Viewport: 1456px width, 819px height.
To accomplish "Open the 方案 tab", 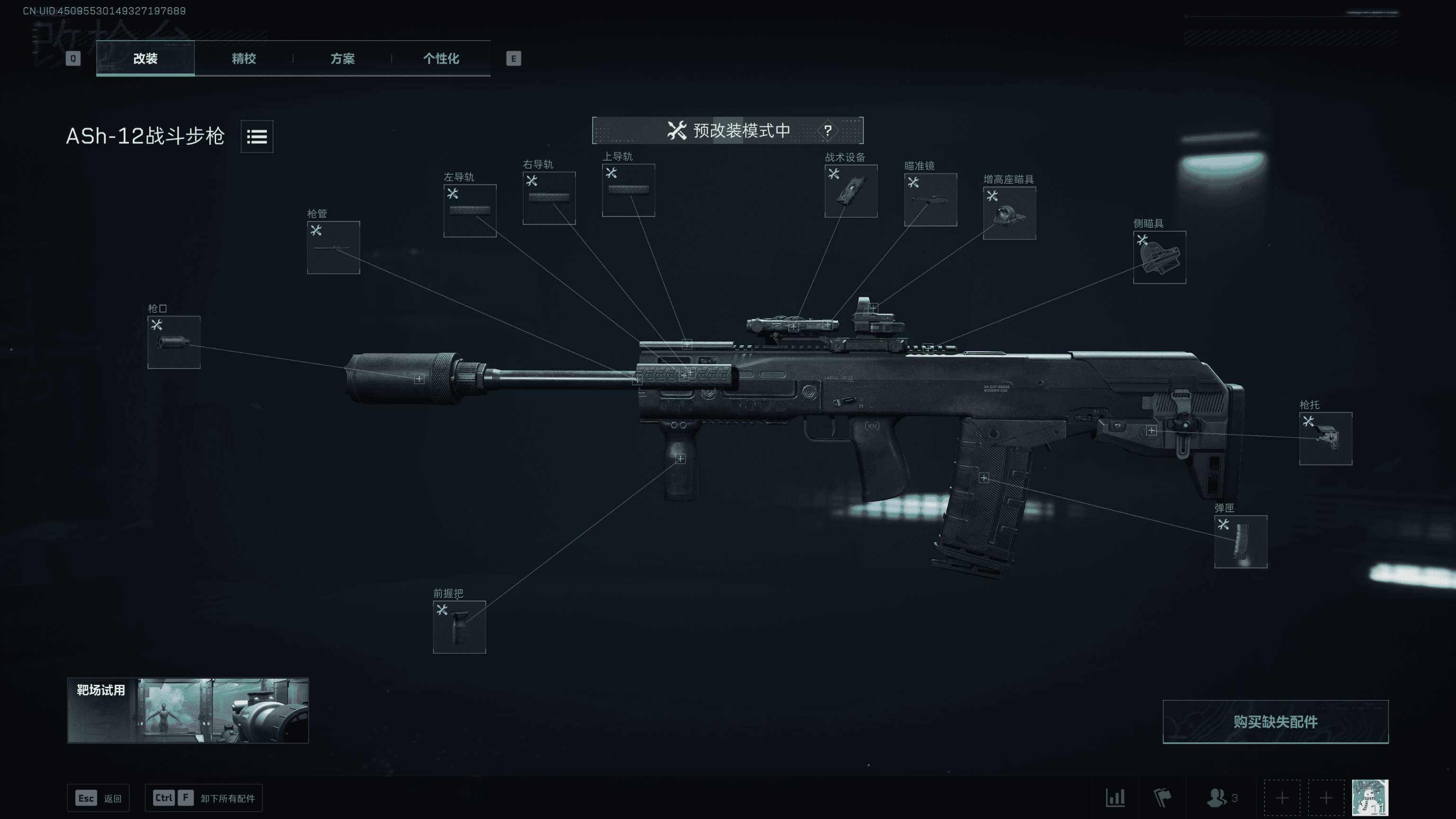I will (342, 58).
